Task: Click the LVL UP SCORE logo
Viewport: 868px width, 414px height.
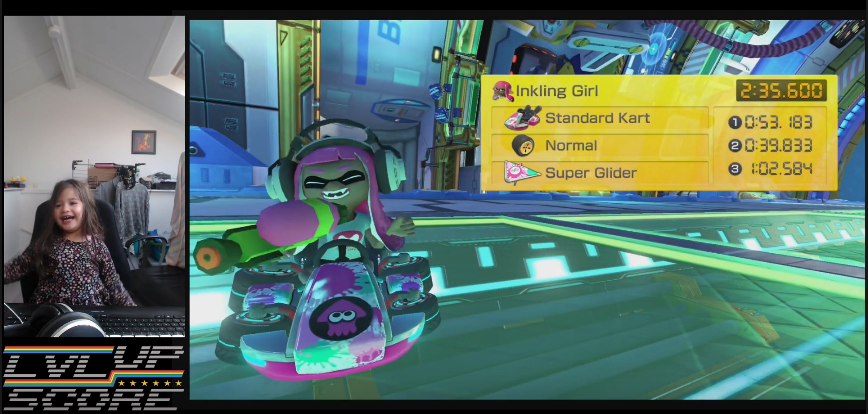Action: coord(93,377)
